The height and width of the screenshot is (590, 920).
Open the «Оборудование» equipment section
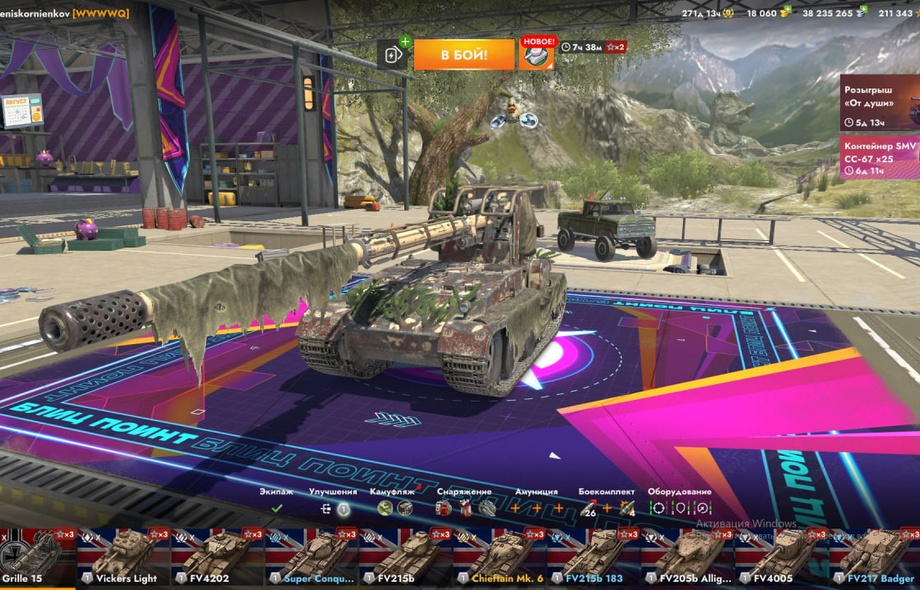(x=679, y=508)
